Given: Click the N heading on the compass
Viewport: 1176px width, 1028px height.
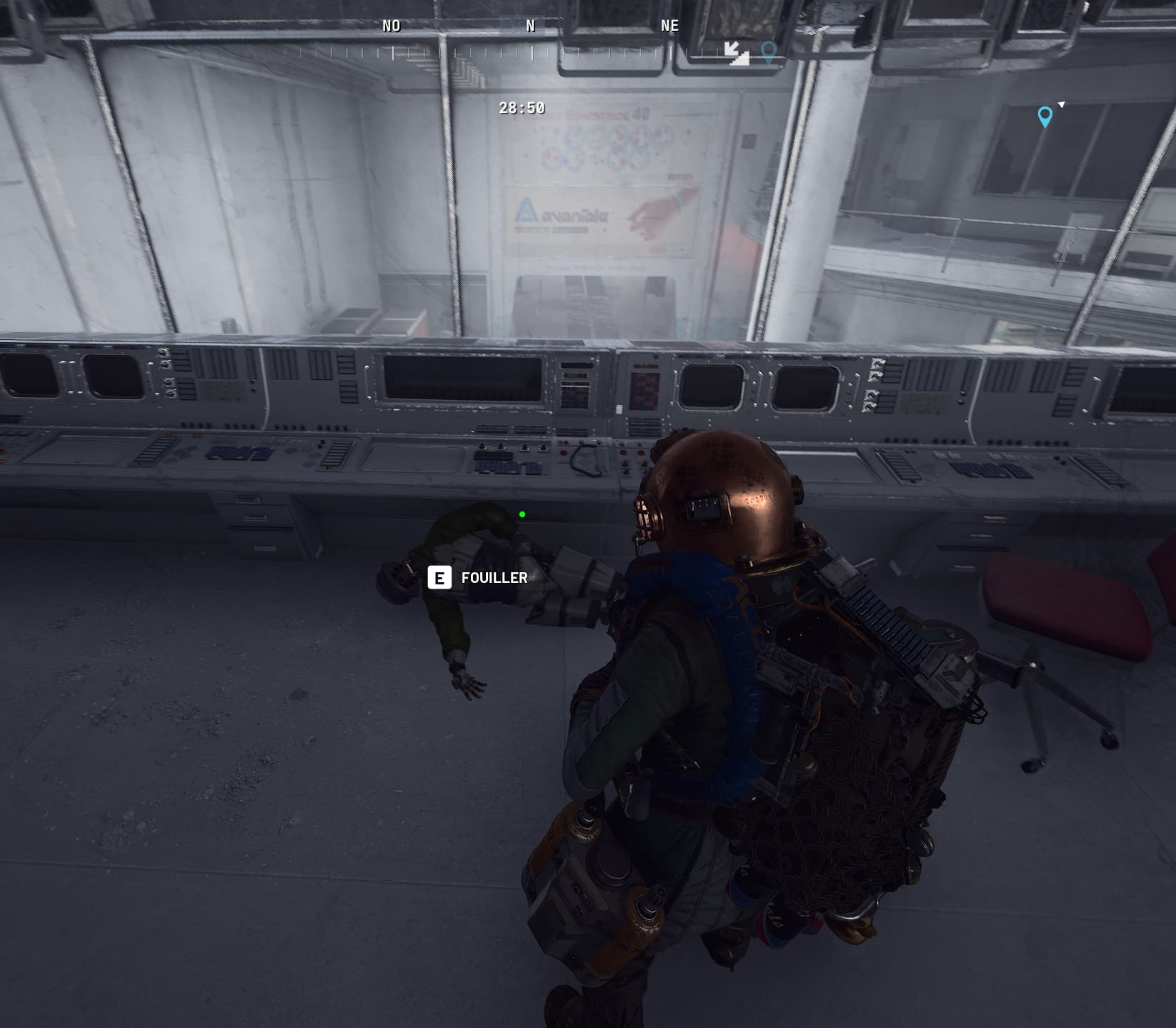Looking at the screenshot, I should 530,26.
